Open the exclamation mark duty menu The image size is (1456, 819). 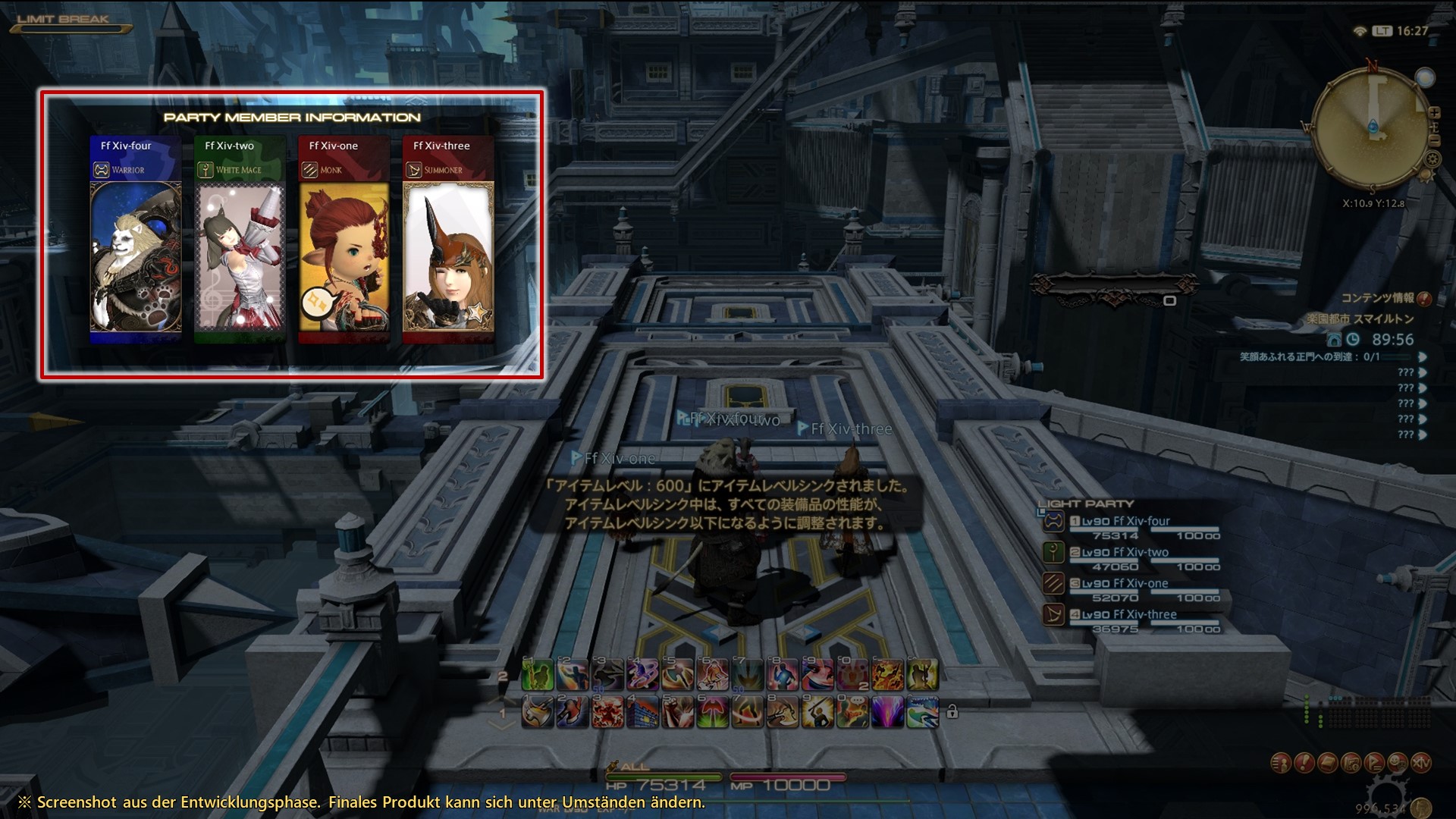1304,762
